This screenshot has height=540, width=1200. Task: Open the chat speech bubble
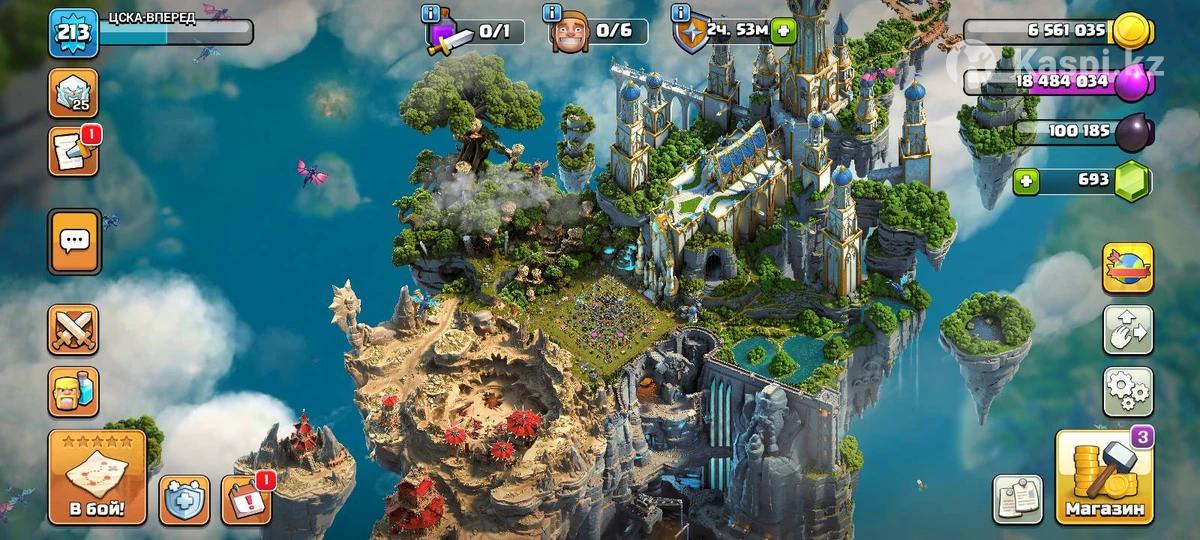(74, 241)
